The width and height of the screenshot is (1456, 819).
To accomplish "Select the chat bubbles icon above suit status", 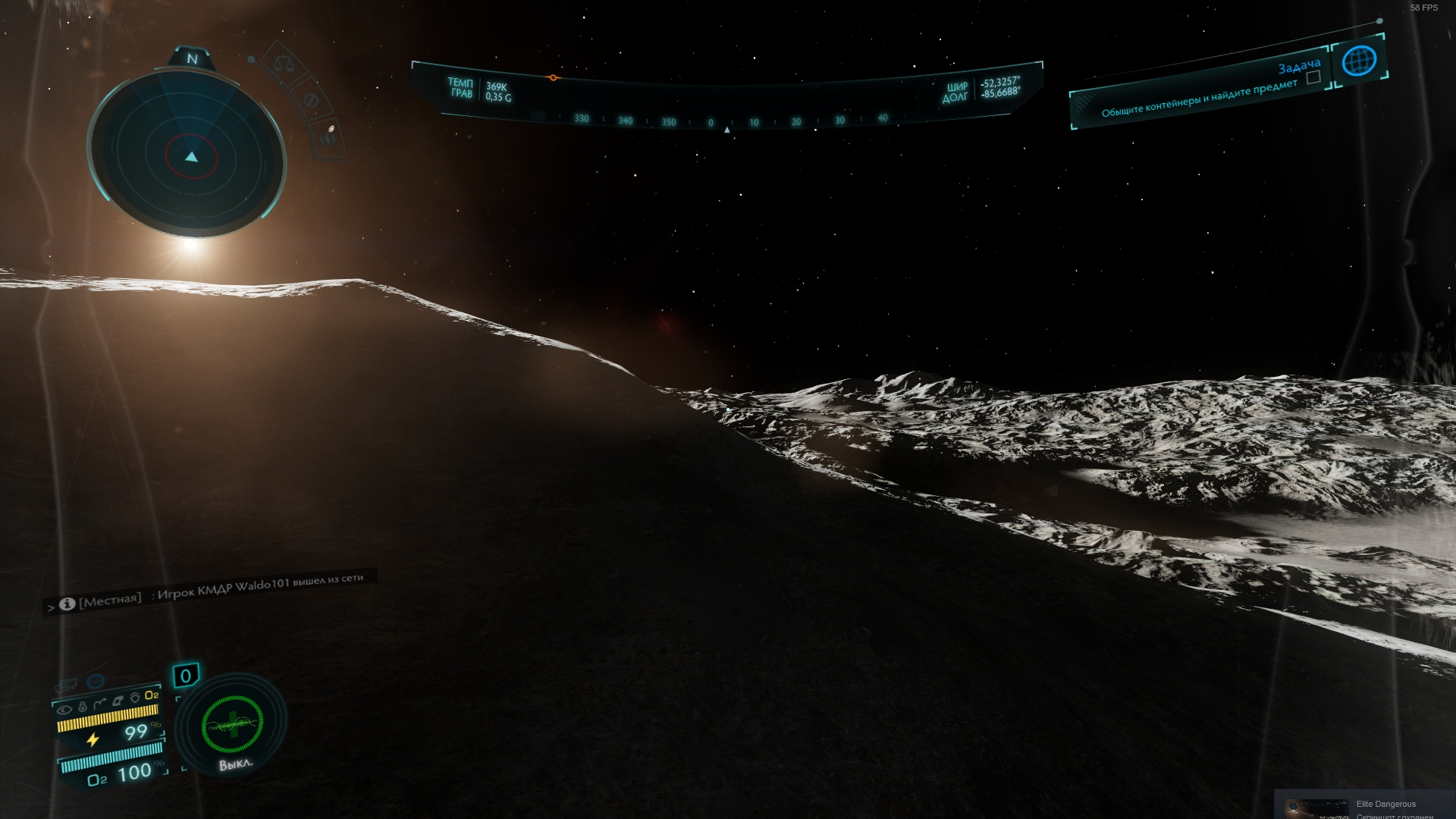I will coord(66,686).
